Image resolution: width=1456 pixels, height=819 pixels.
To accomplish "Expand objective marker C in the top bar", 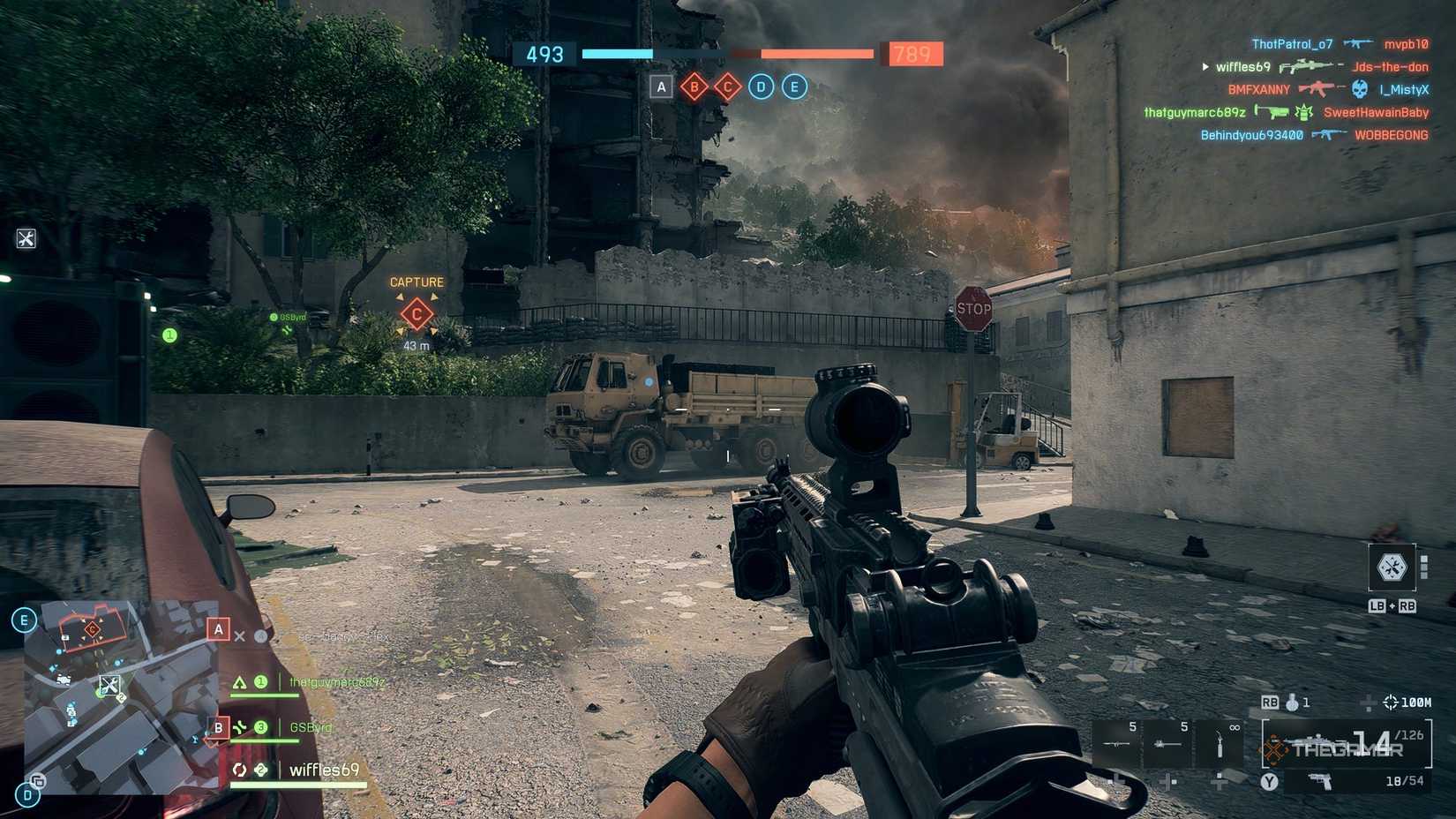I will point(727,86).
